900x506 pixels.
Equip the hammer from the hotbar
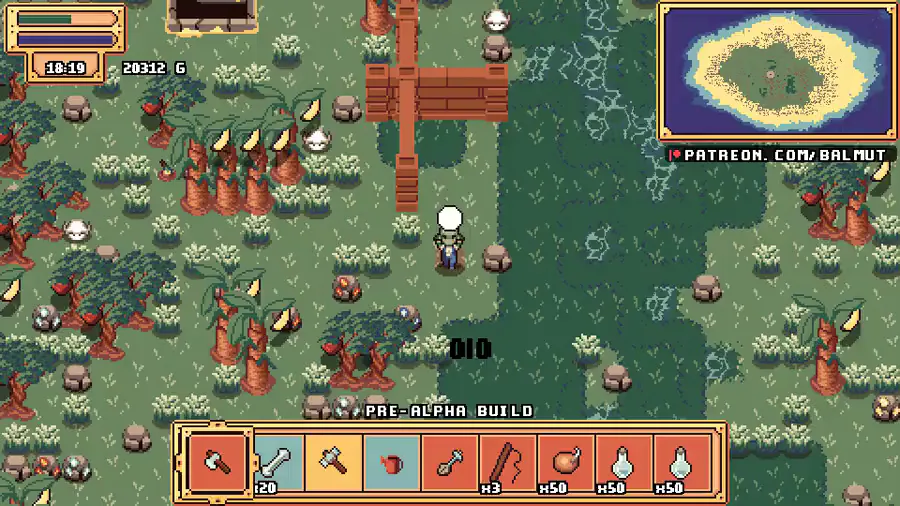pyautogui.click(x=333, y=463)
